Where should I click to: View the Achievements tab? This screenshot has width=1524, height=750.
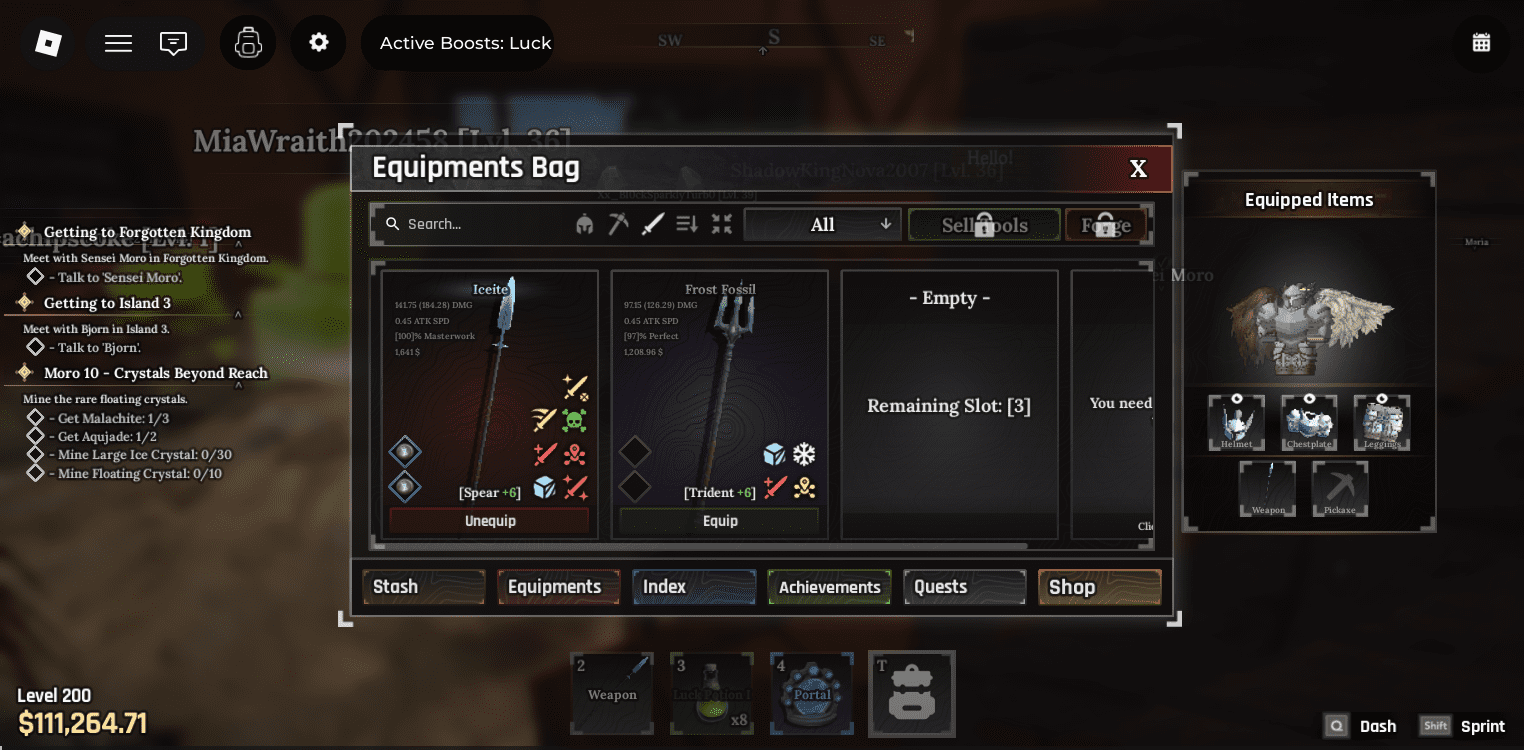pyautogui.click(x=829, y=587)
